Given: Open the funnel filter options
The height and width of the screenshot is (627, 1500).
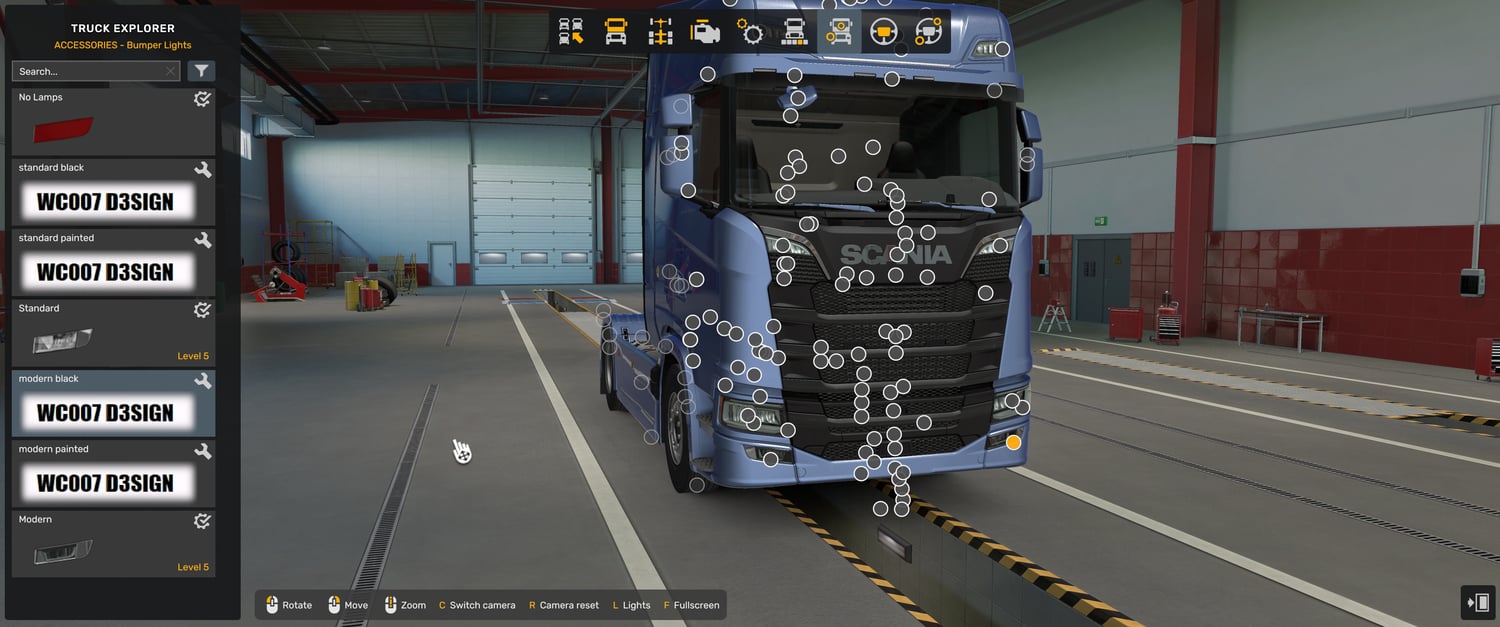Looking at the screenshot, I should point(201,71).
